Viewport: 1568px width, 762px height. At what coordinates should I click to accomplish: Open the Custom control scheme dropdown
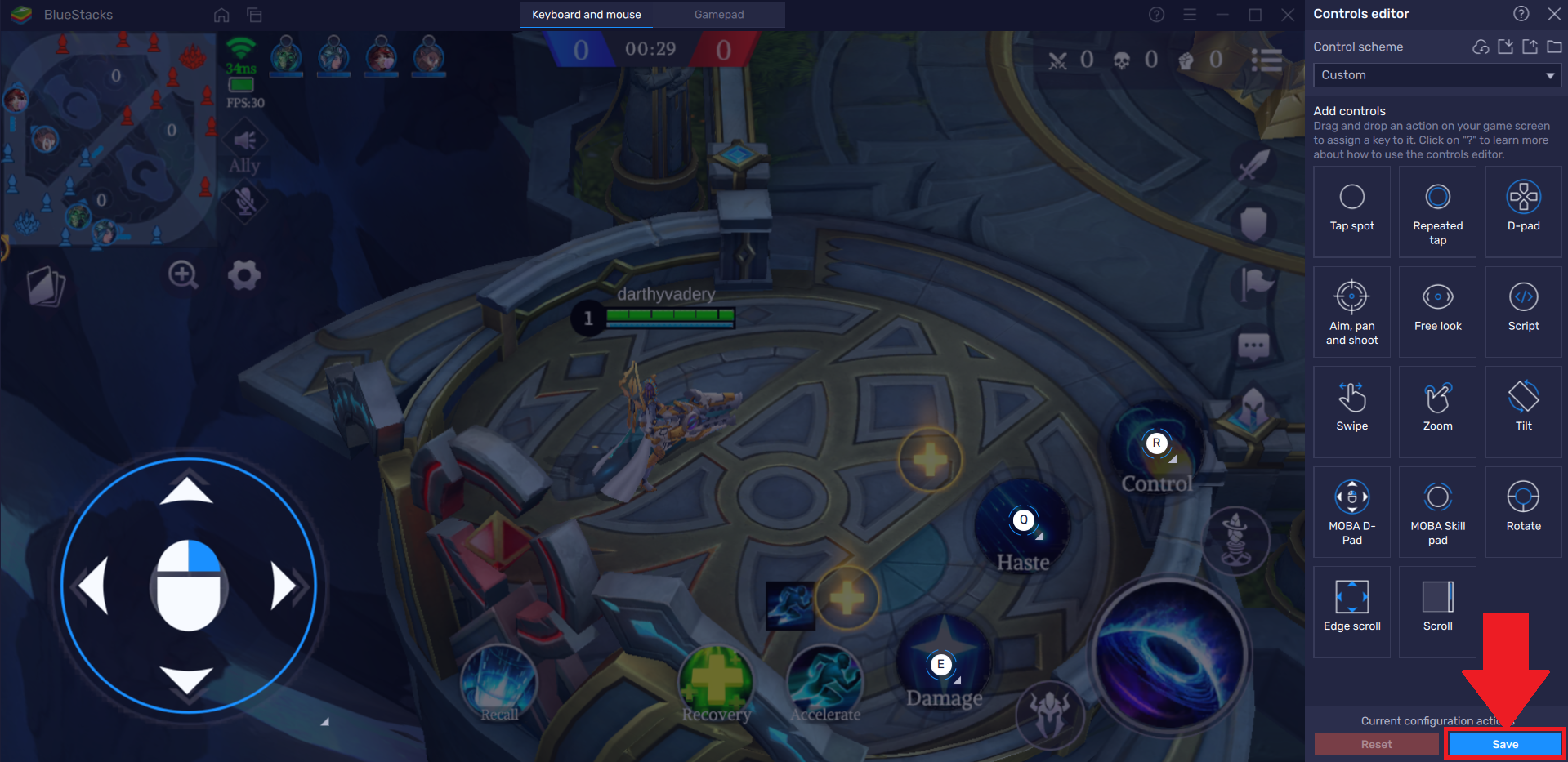coord(1436,74)
